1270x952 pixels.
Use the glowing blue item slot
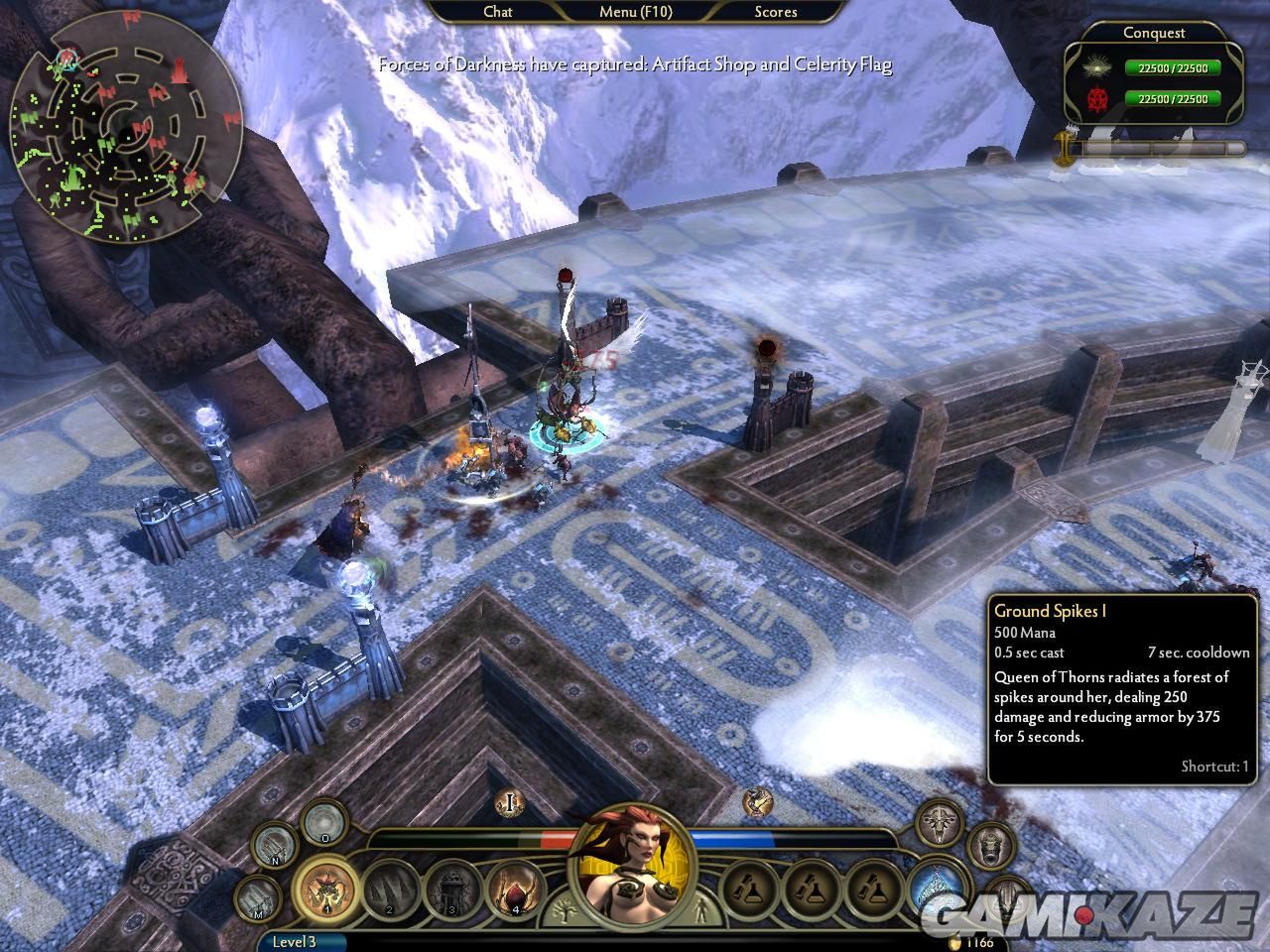937,886
